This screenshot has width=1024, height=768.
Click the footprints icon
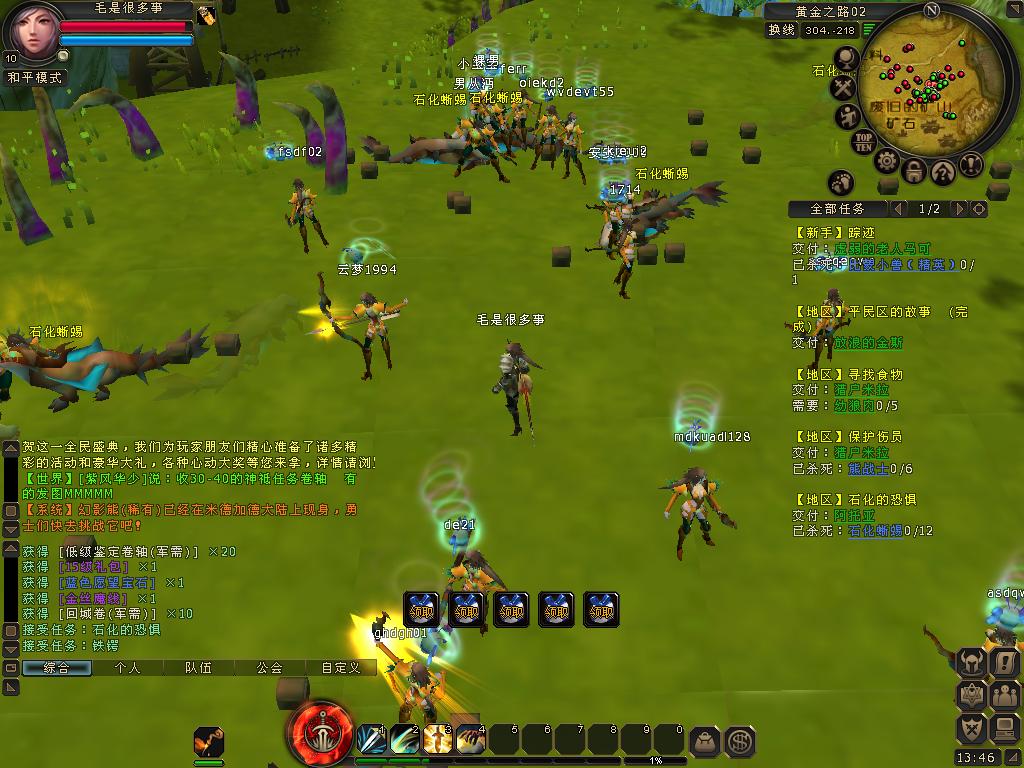tap(841, 182)
